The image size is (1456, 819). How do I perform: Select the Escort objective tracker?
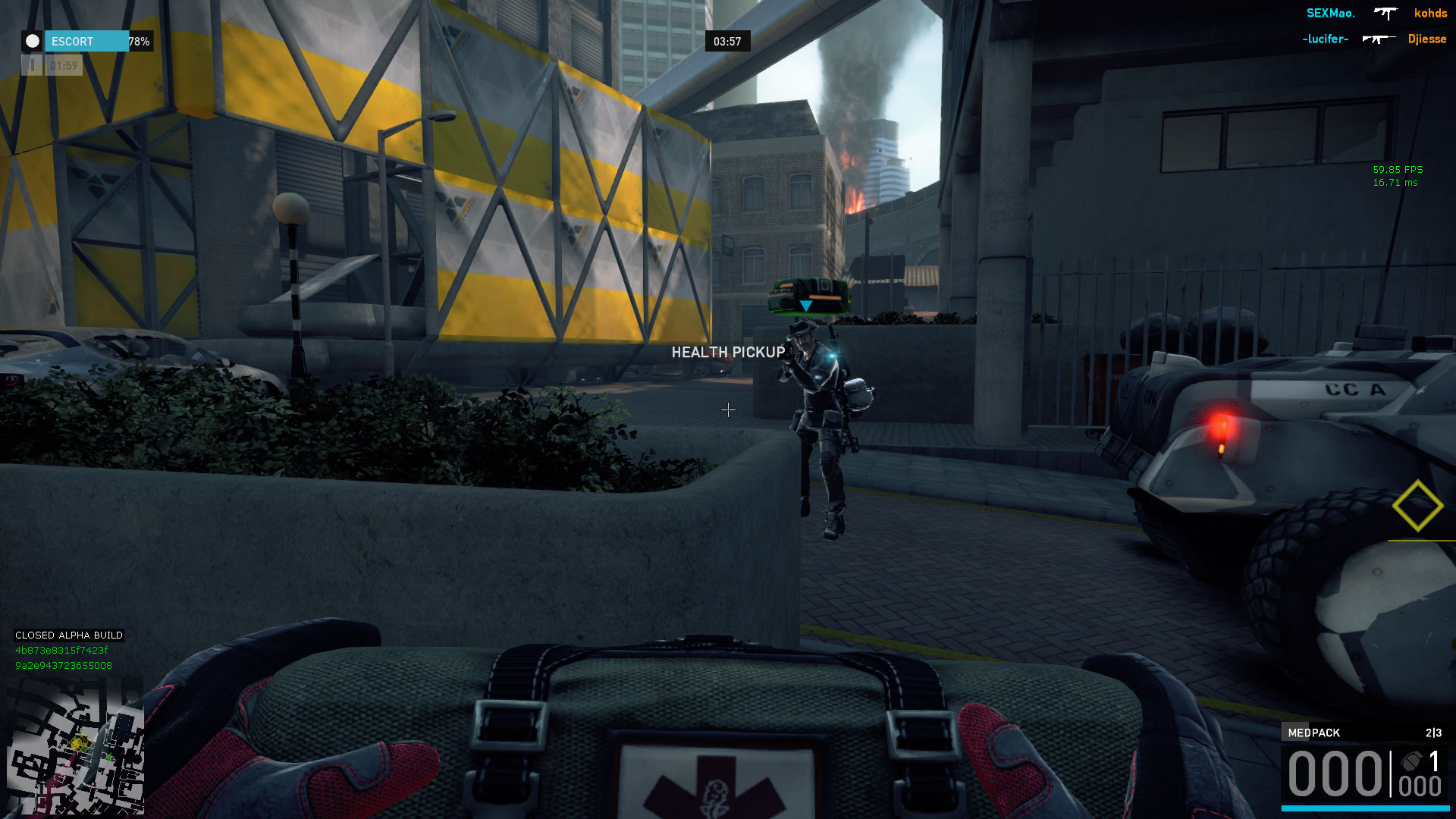click(x=87, y=41)
